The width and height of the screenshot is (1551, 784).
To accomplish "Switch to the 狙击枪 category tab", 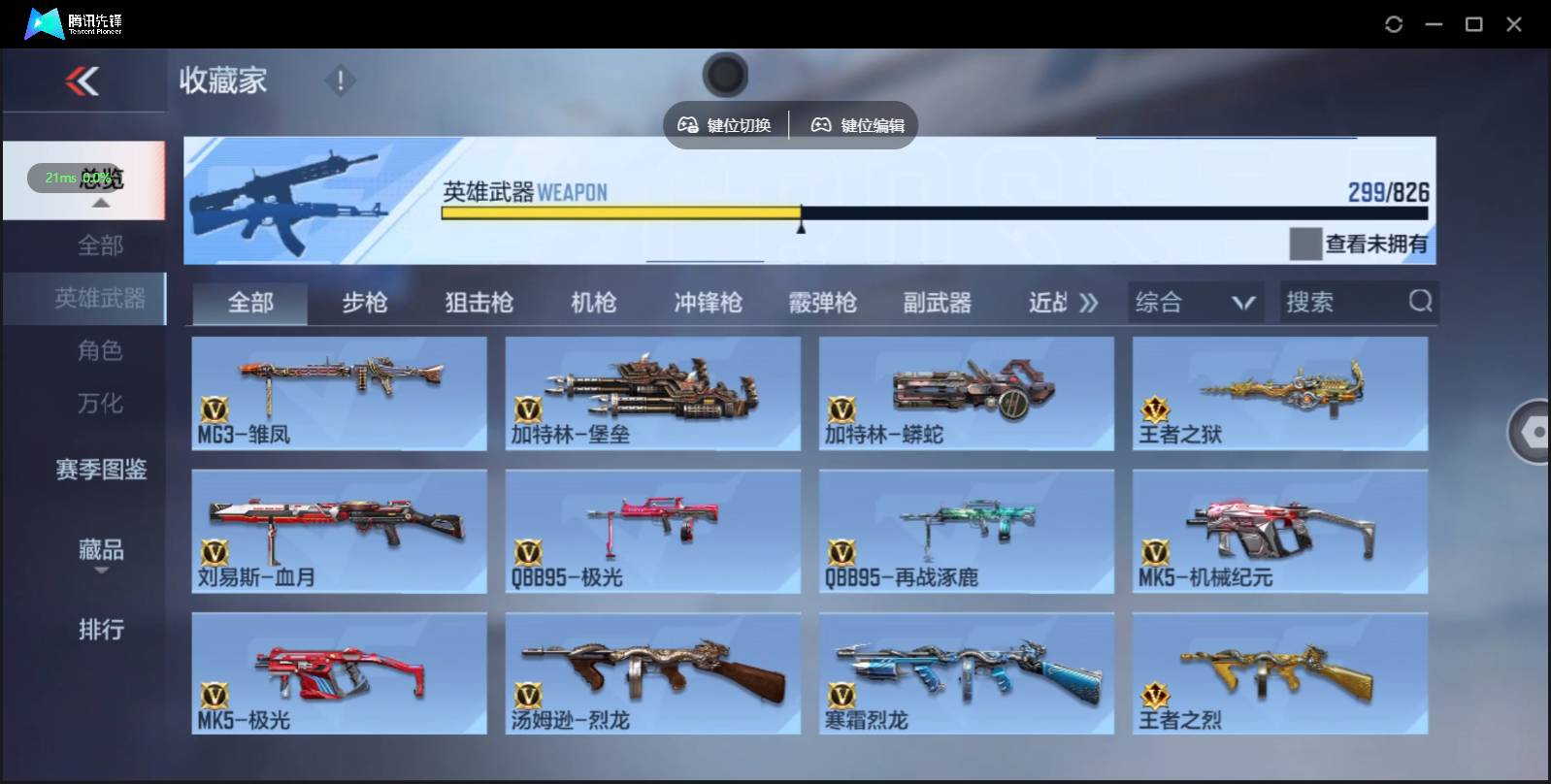I will 479,302.
